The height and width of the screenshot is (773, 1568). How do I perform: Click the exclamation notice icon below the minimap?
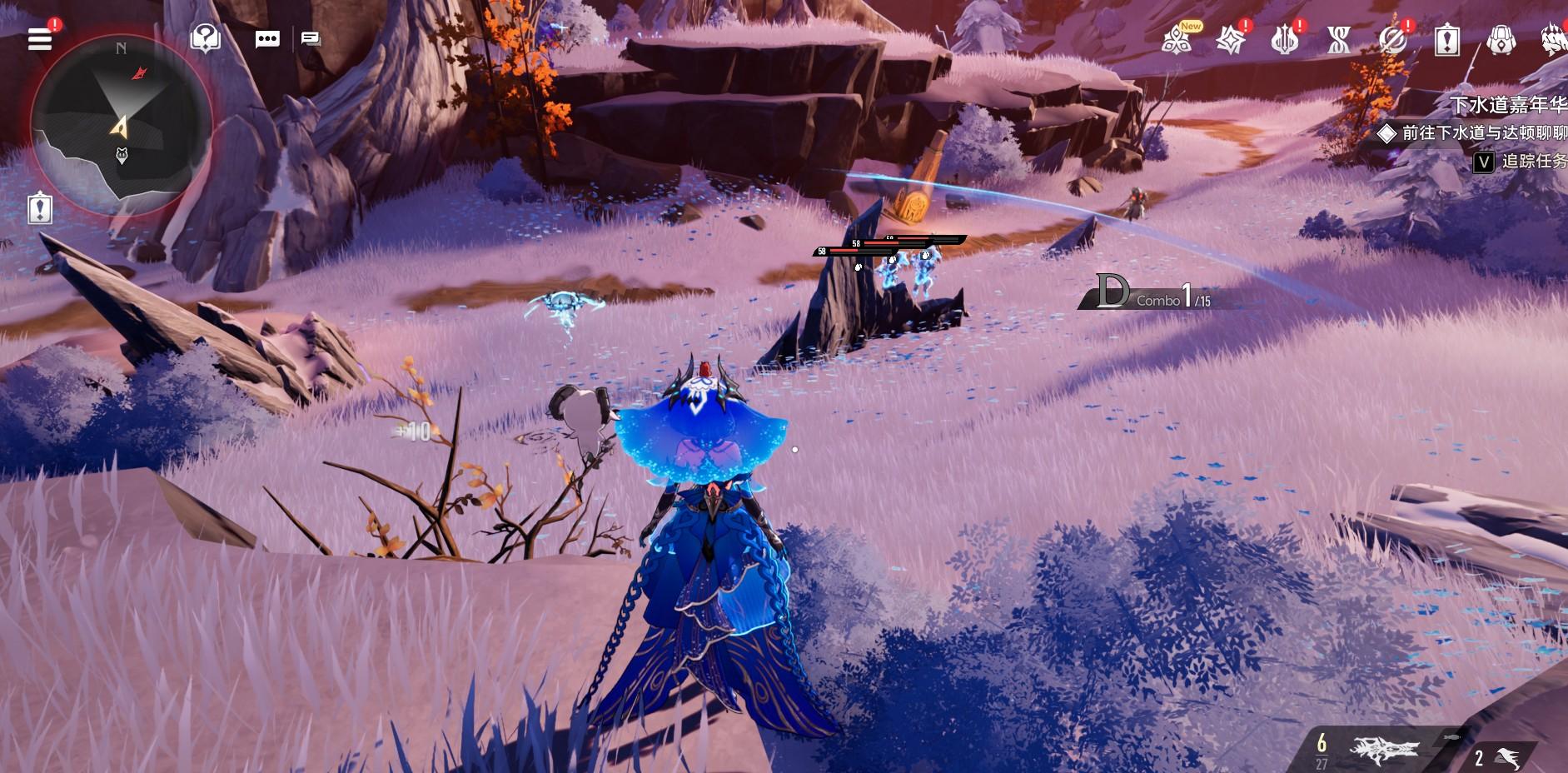point(40,208)
